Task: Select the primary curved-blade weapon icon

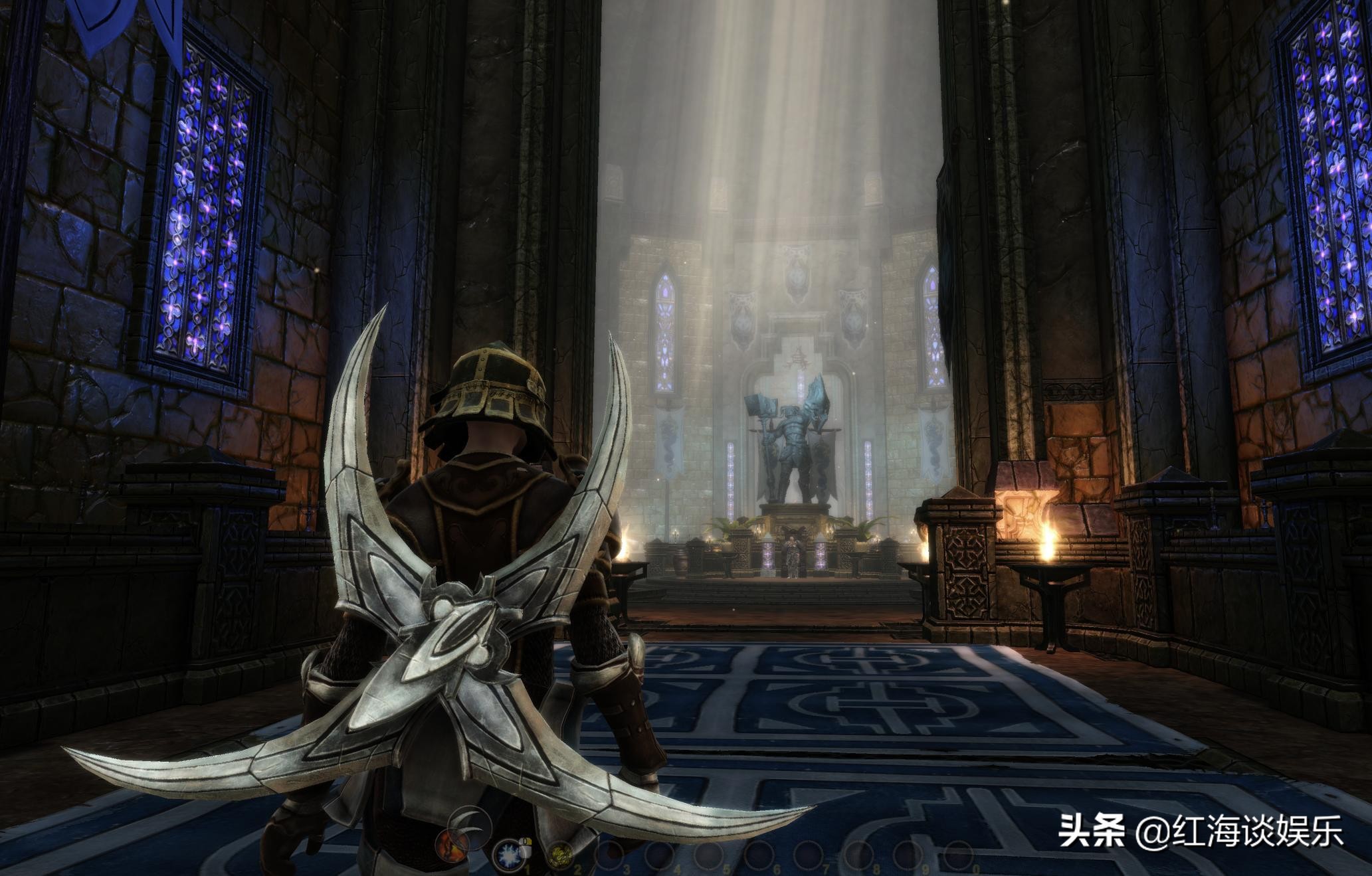Action: pyautogui.click(x=470, y=828)
